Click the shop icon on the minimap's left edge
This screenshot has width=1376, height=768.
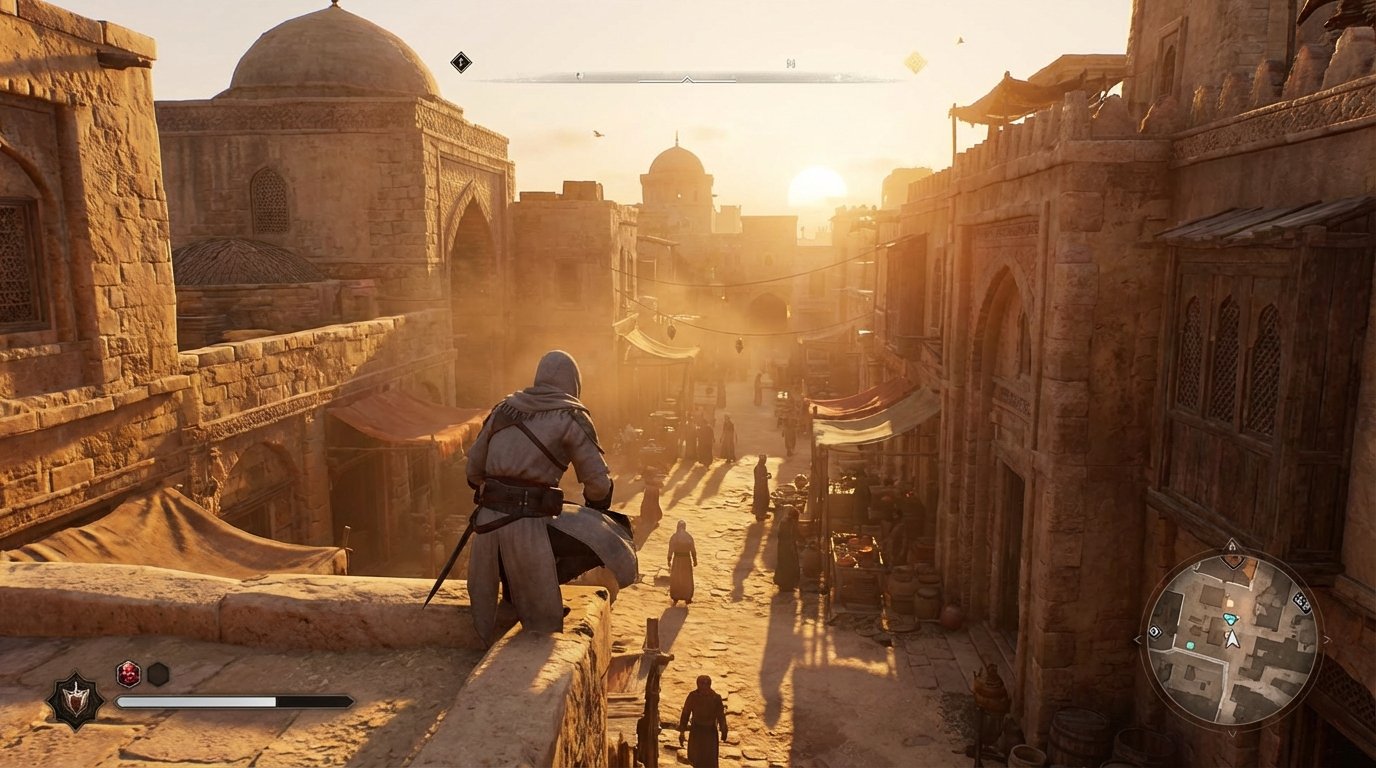click(x=1155, y=632)
